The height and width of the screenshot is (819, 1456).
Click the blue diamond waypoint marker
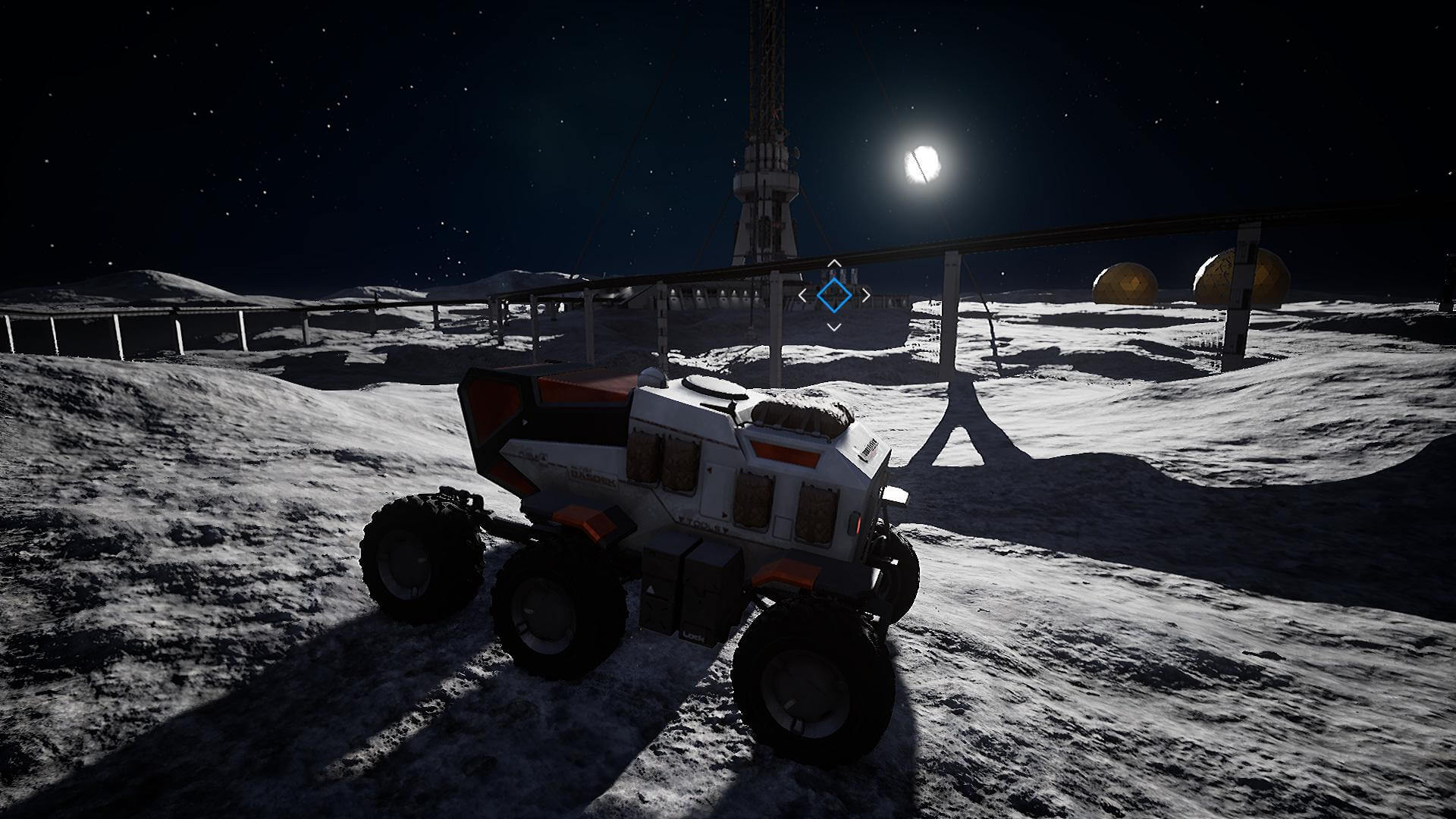(x=833, y=295)
